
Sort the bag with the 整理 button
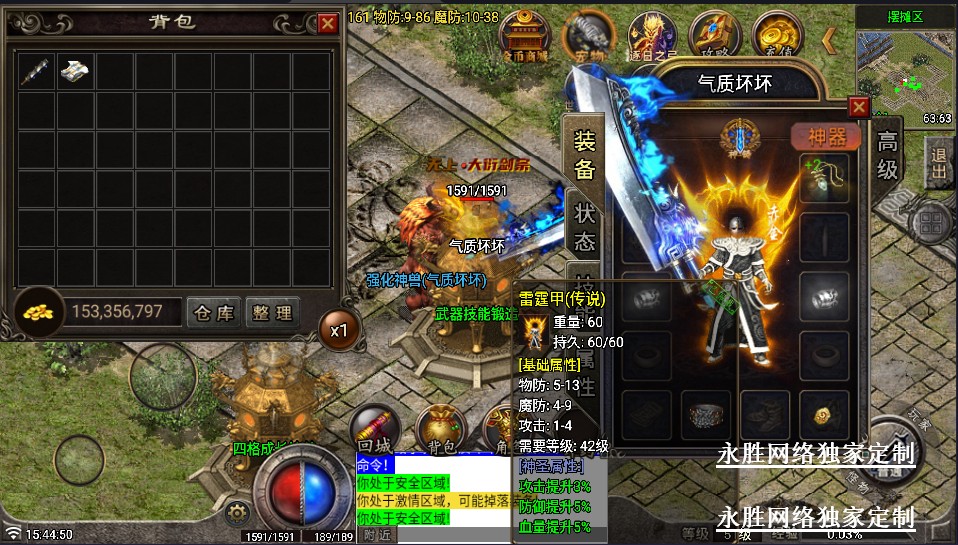(271, 313)
